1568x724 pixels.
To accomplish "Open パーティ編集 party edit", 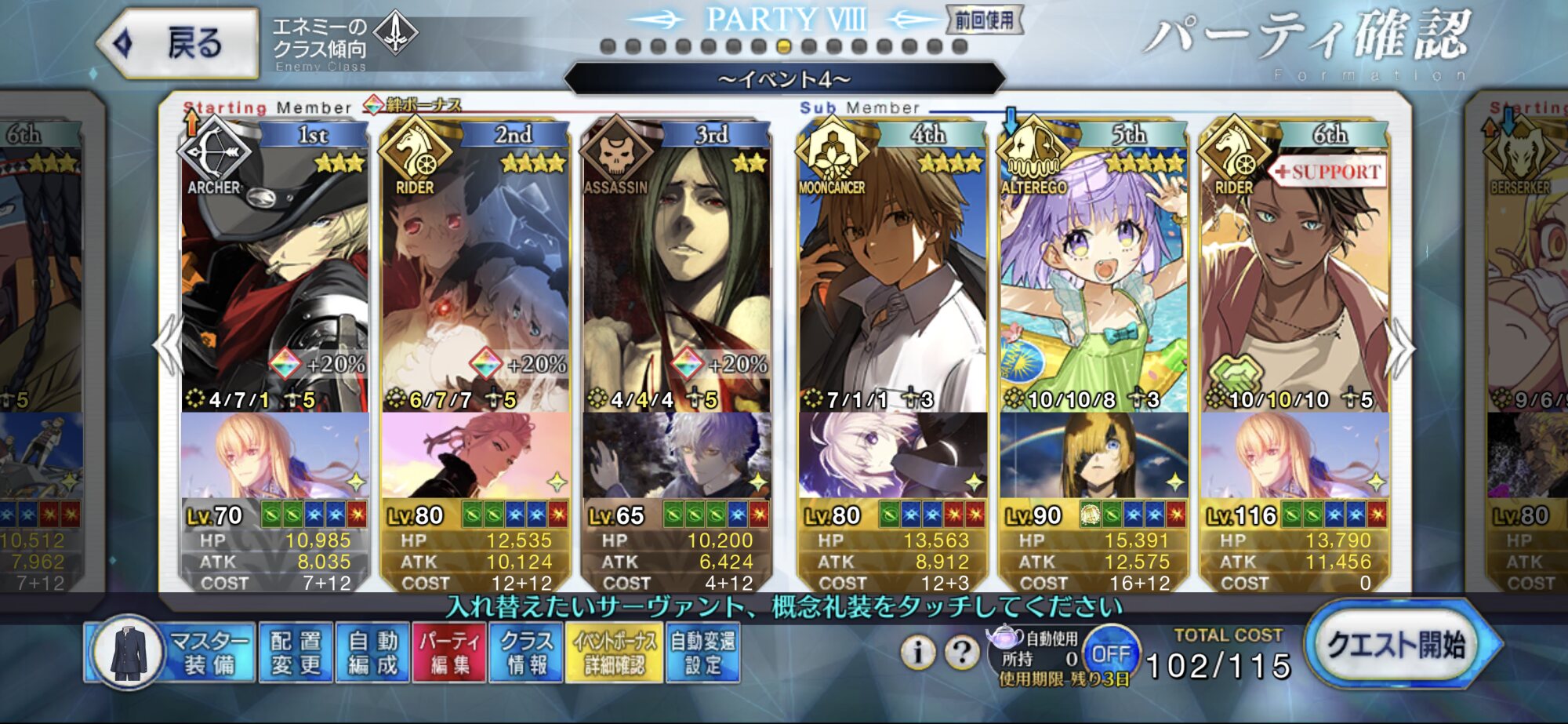I will point(449,653).
